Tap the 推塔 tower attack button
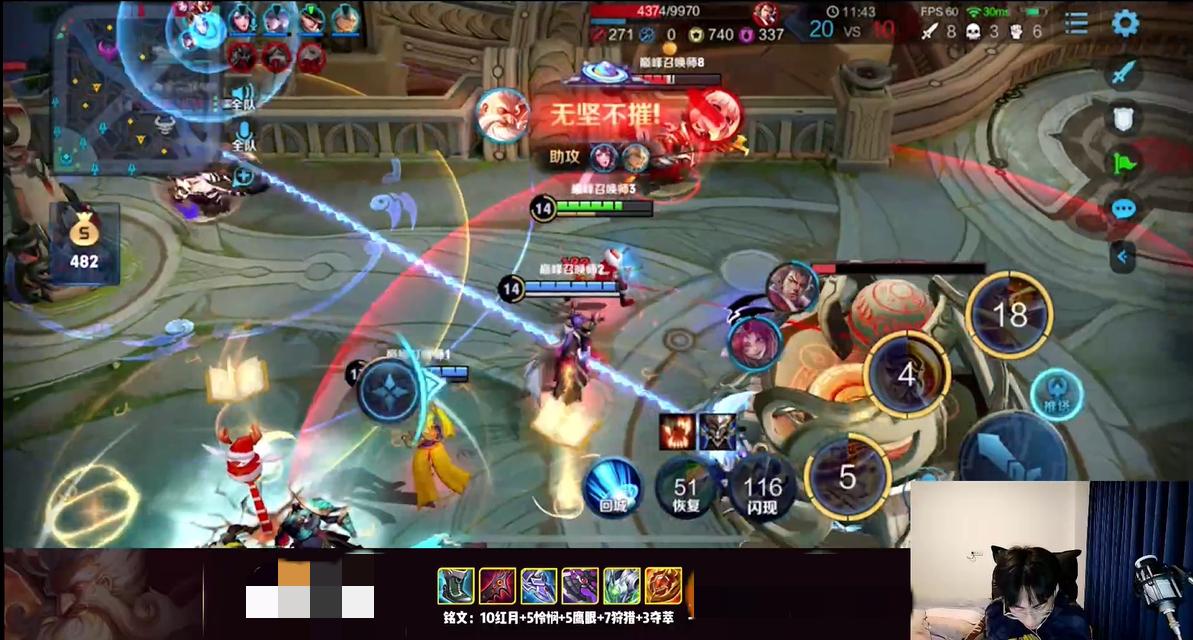This screenshot has width=1193, height=640. [1056, 394]
